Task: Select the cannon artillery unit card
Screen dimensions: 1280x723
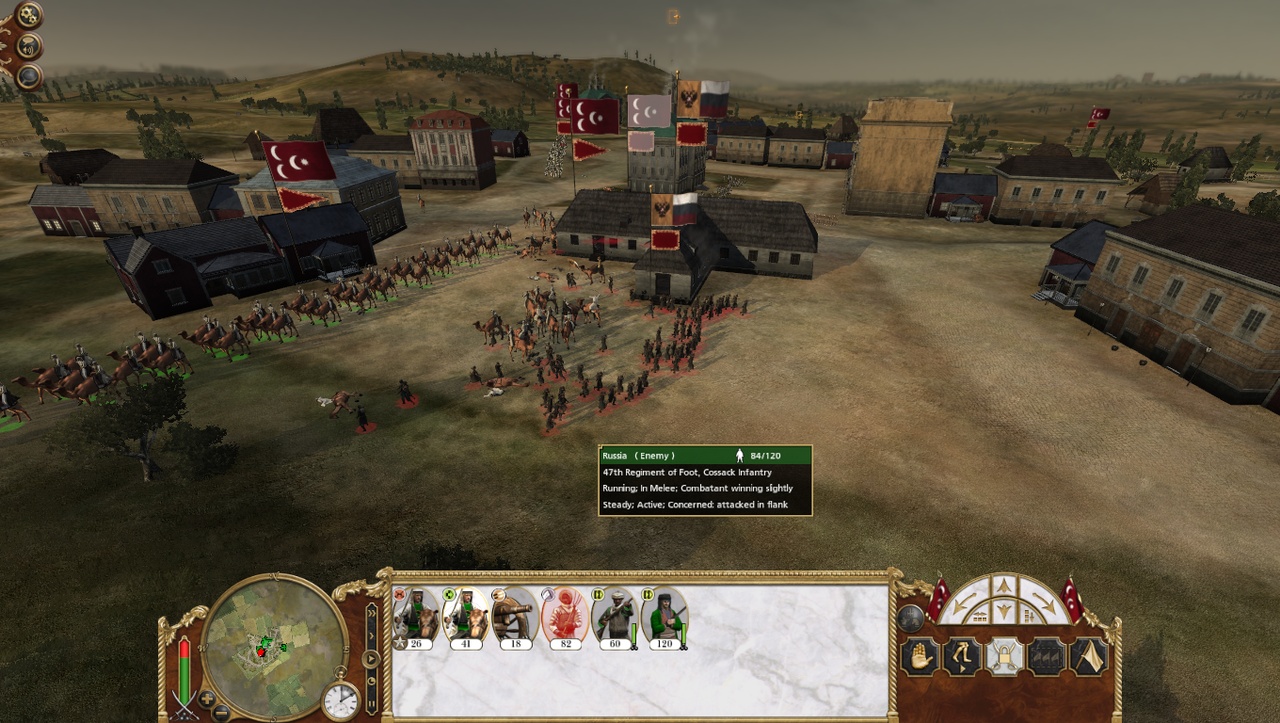Action: pos(515,617)
